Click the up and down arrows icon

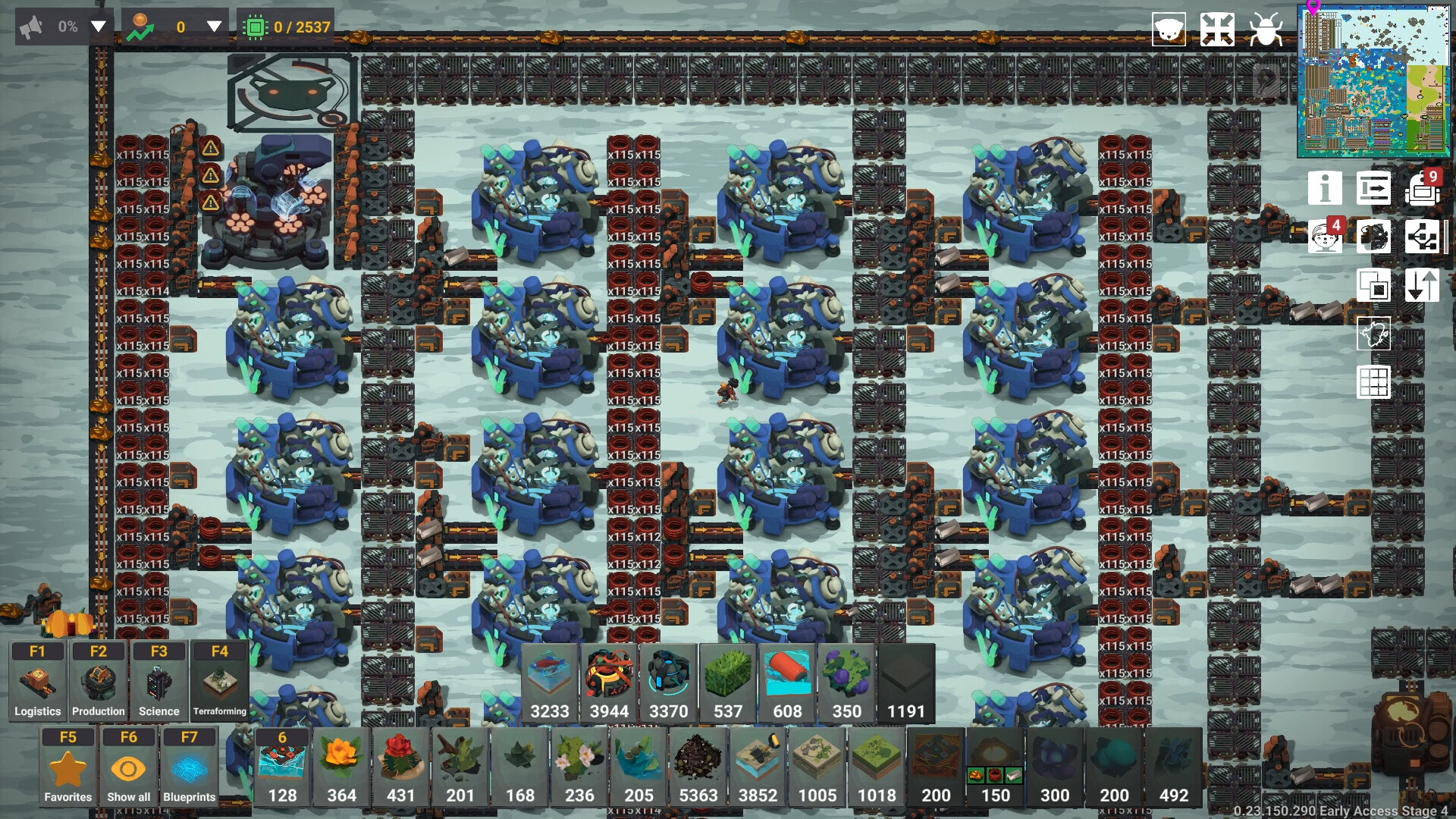[x=1423, y=286]
